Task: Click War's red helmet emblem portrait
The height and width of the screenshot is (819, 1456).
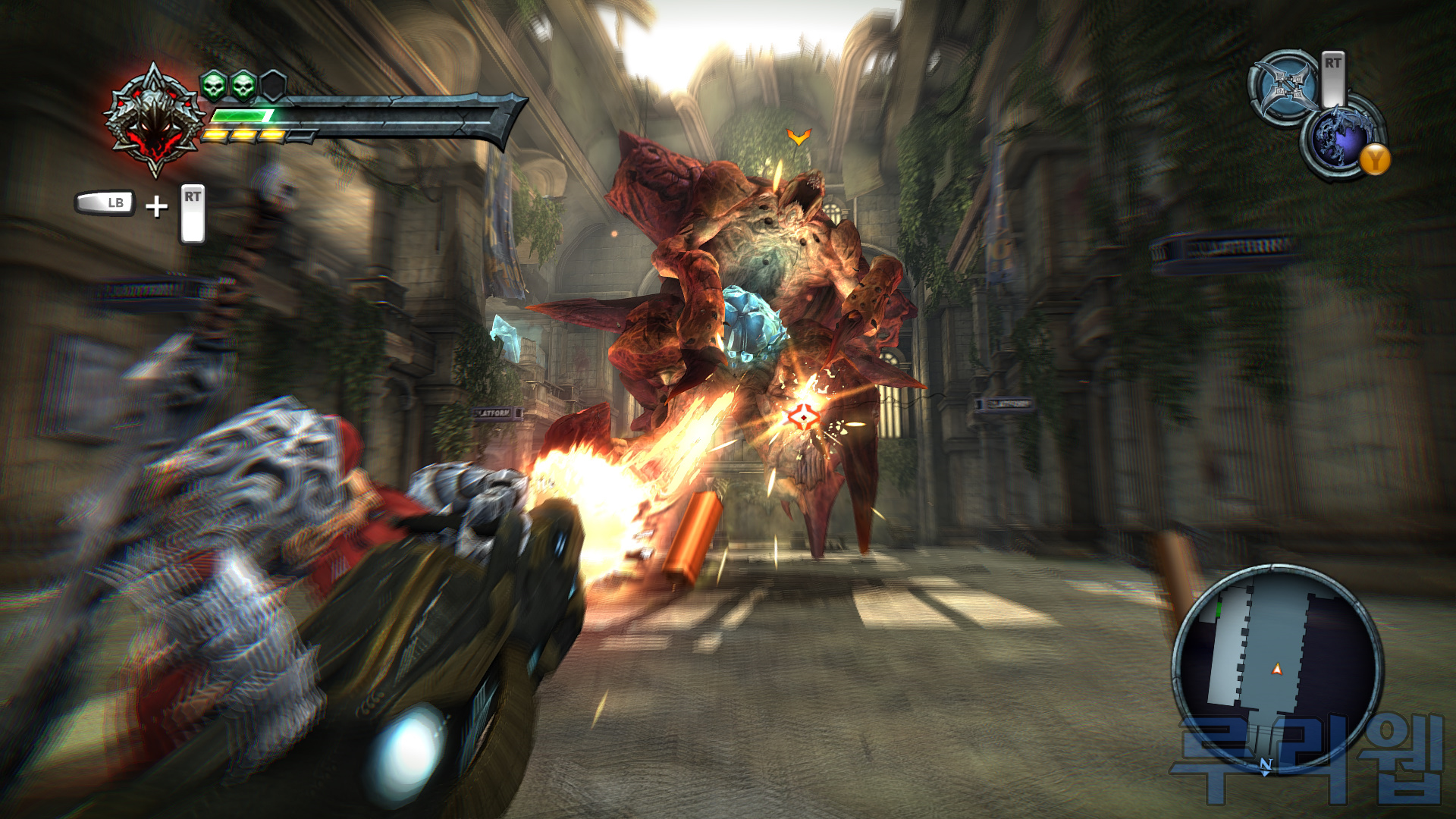Action: point(155,121)
